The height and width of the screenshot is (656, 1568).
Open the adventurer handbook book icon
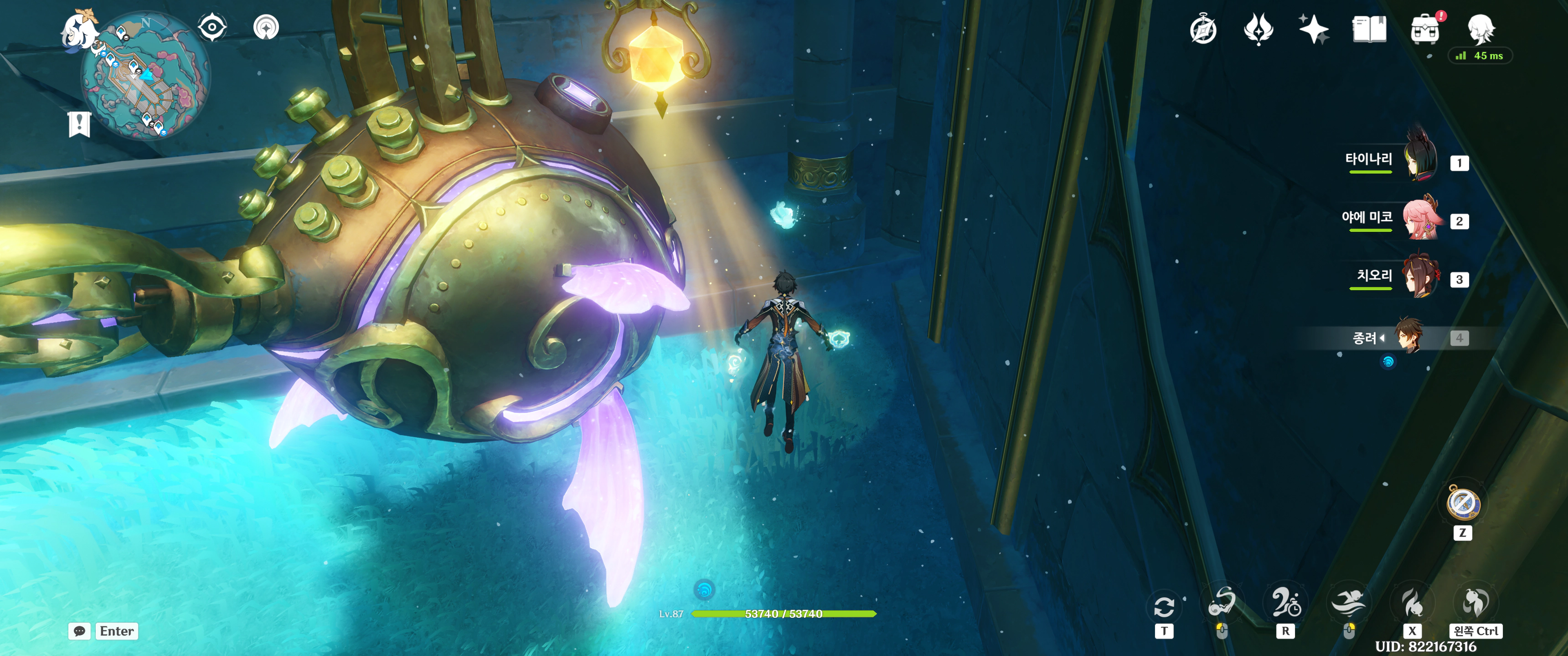[x=1369, y=29]
